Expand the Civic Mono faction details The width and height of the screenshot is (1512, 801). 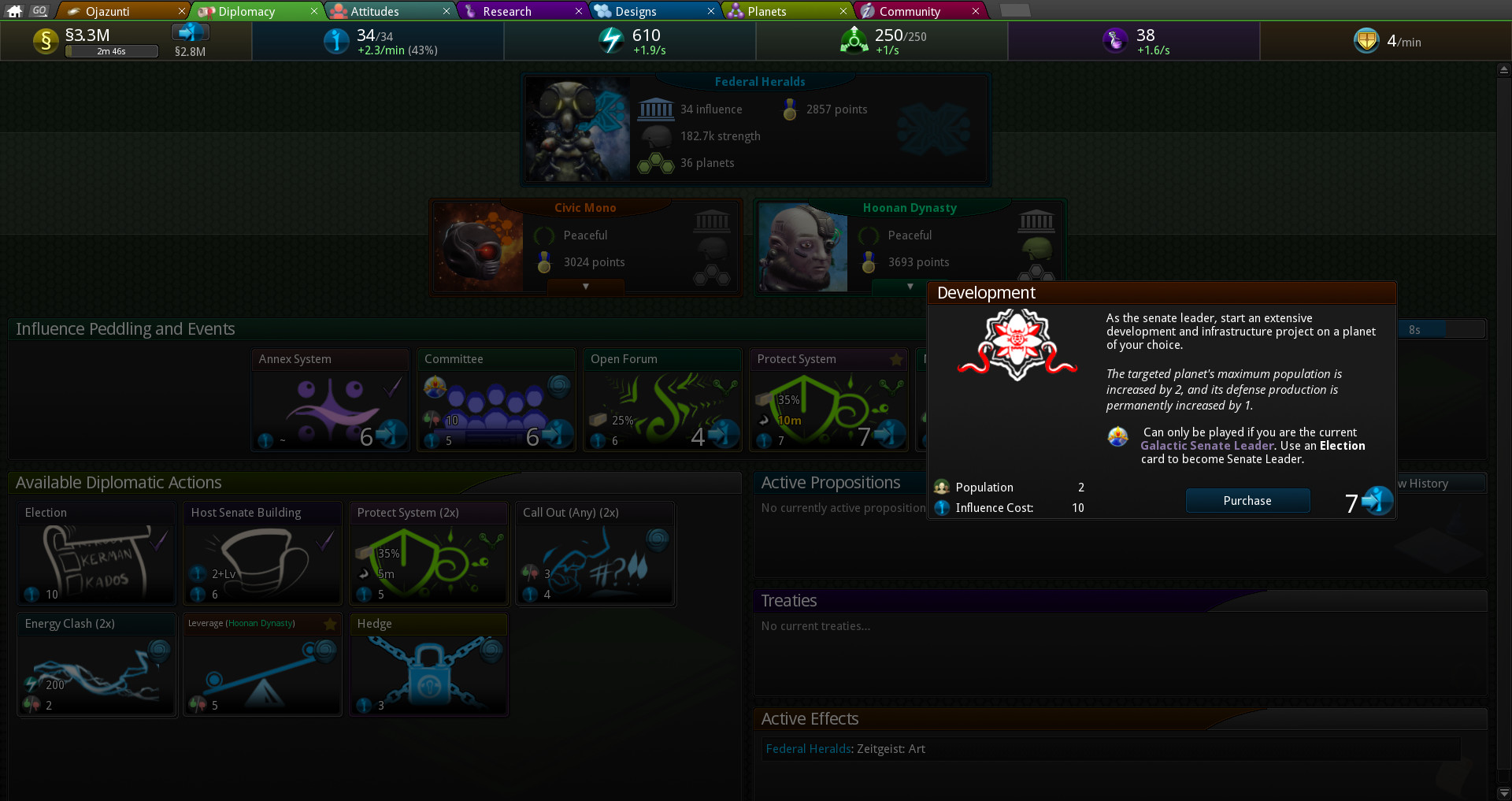click(x=584, y=287)
